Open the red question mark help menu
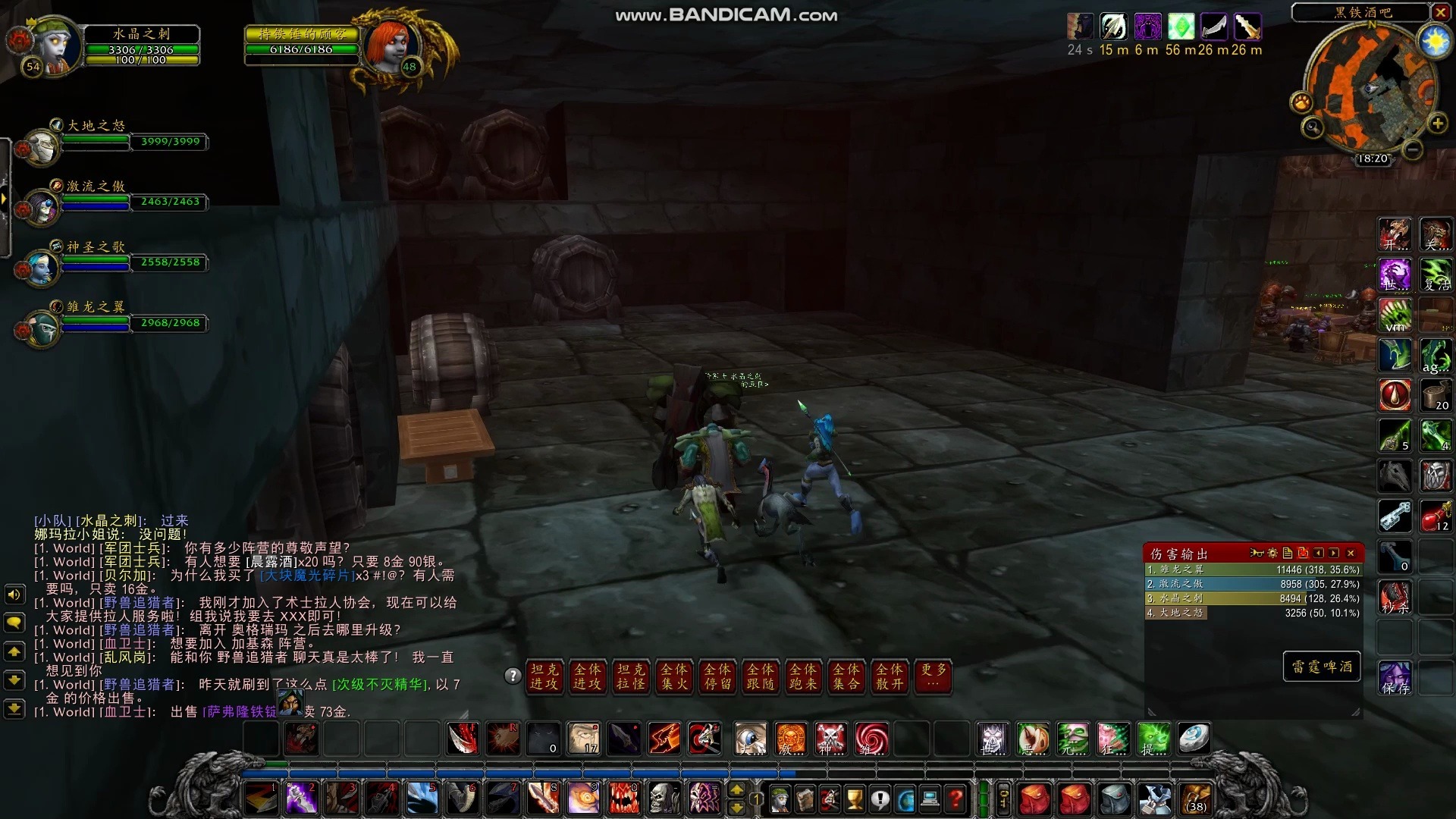The image size is (1456, 819). [x=955, y=799]
